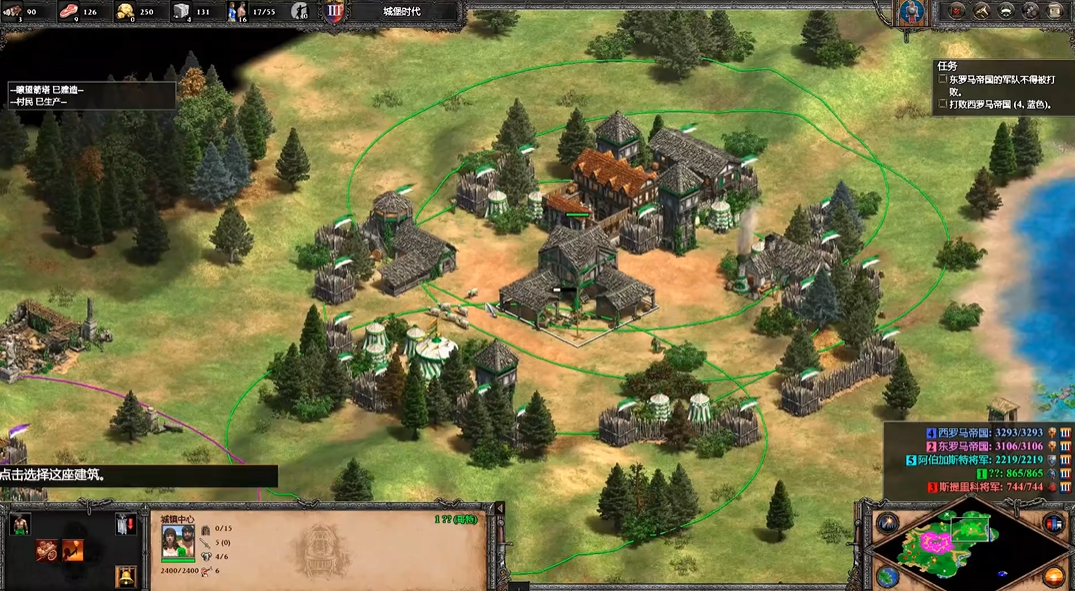Select the town center portrait
1075x591 pixels.
pos(178,542)
